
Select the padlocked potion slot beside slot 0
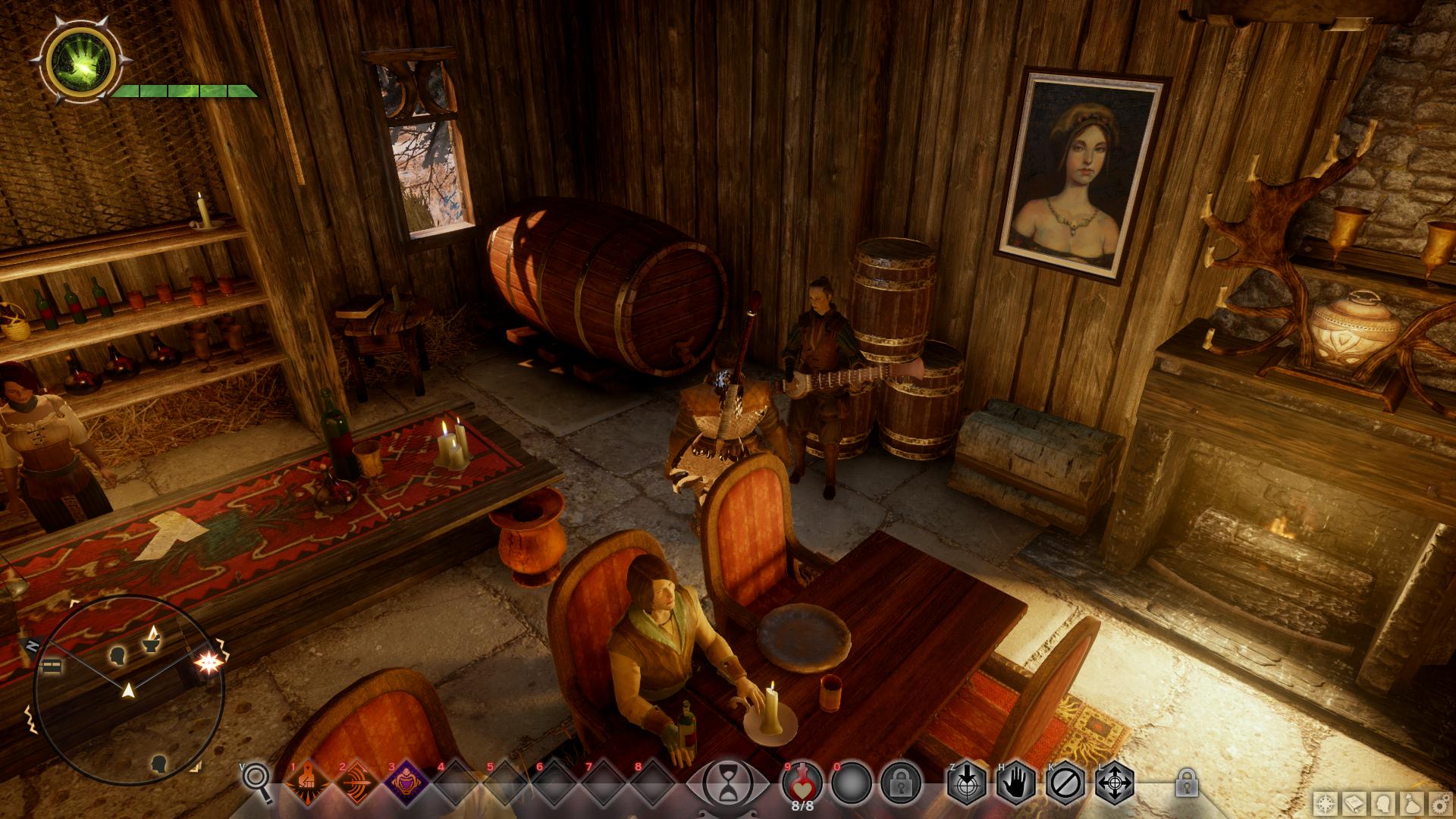tap(901, 783)
